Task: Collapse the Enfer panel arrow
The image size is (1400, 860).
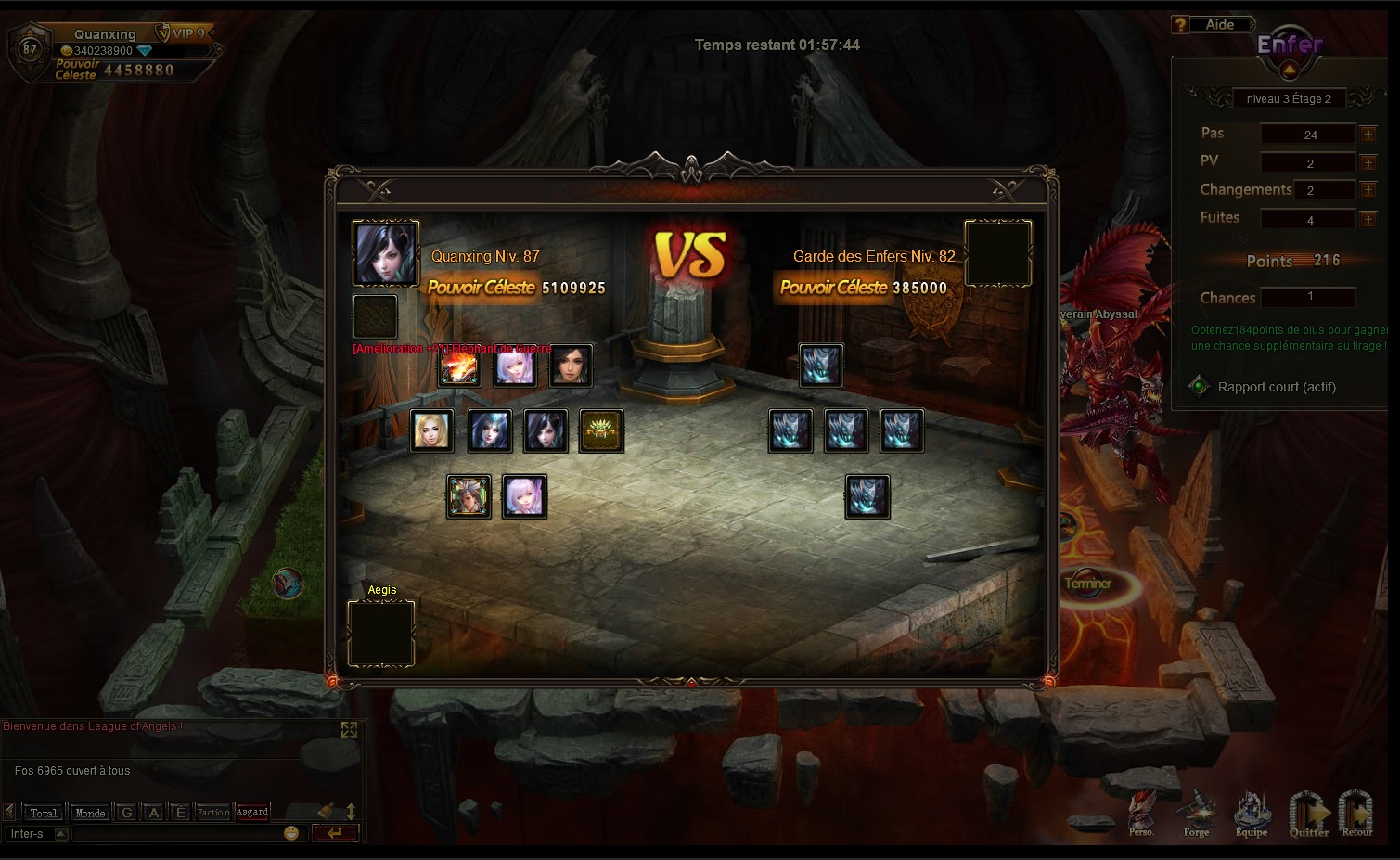Action: (x=1289, y=70)
